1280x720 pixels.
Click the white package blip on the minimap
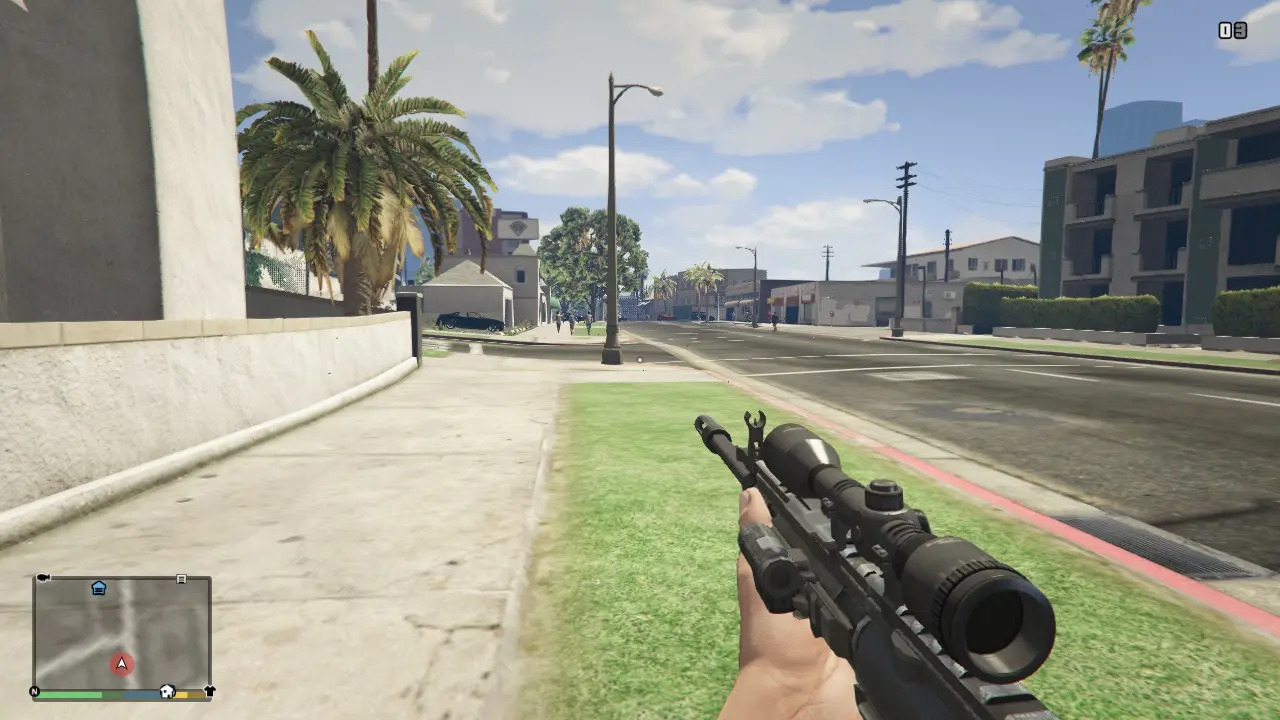(x=181, y=579)
